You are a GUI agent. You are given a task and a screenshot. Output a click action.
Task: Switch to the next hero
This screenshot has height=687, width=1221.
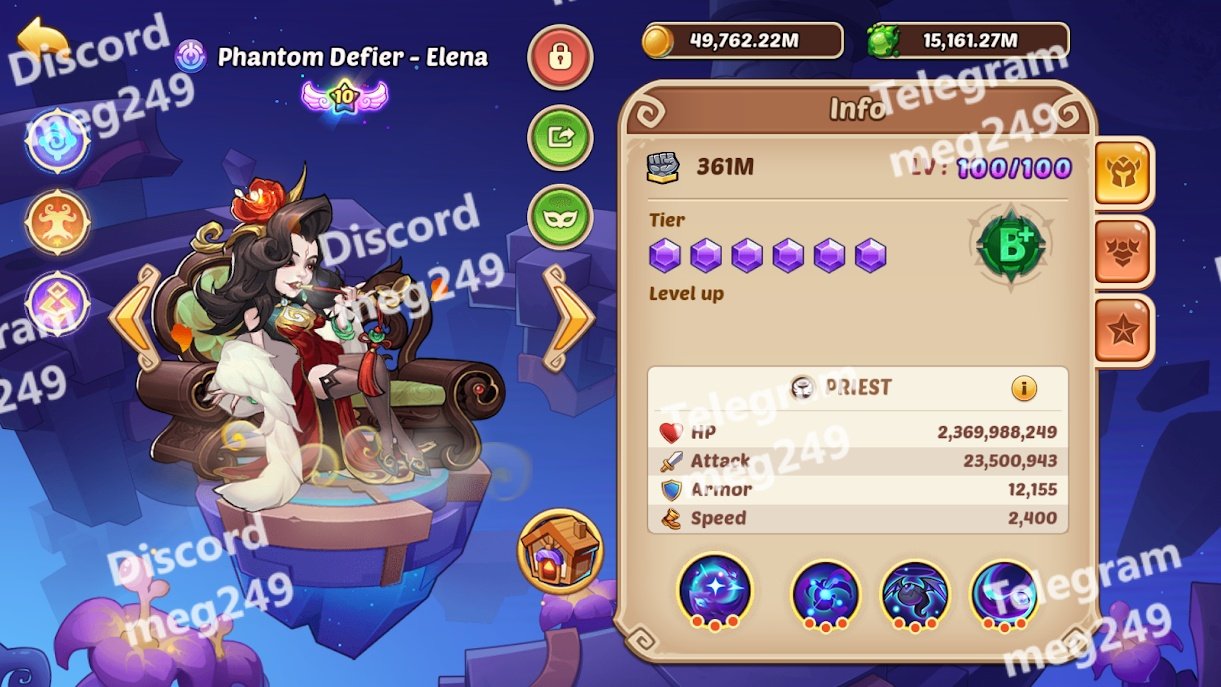pyautogui.click(x=568, y=318)
